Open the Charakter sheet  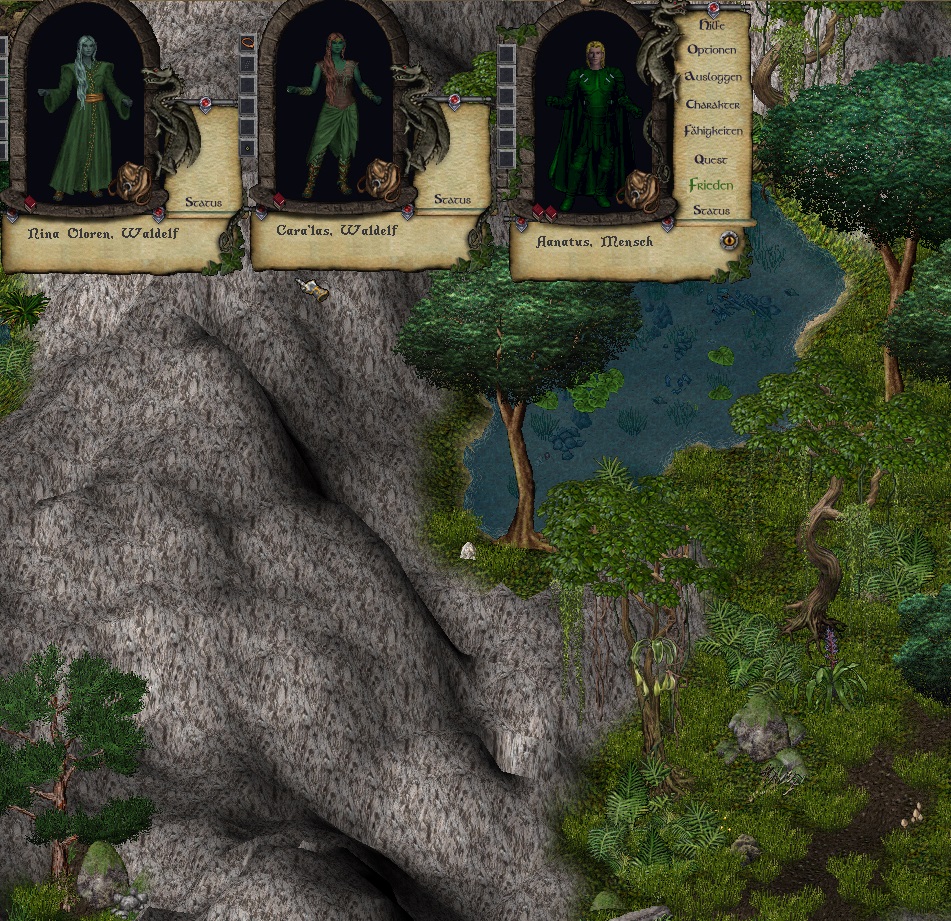pos(712,104)
